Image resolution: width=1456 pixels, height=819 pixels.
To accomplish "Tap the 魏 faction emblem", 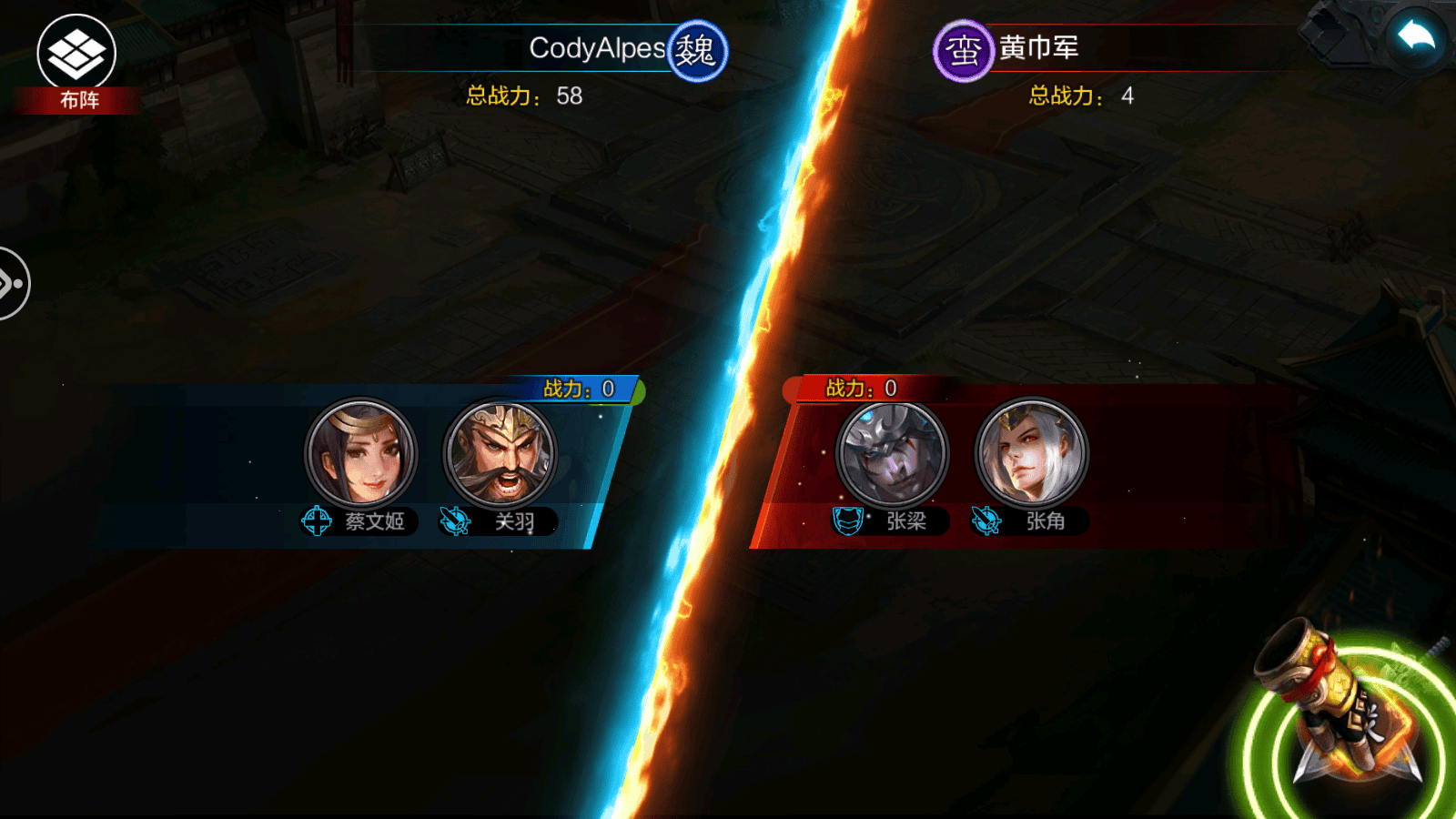I will point(697,51).
